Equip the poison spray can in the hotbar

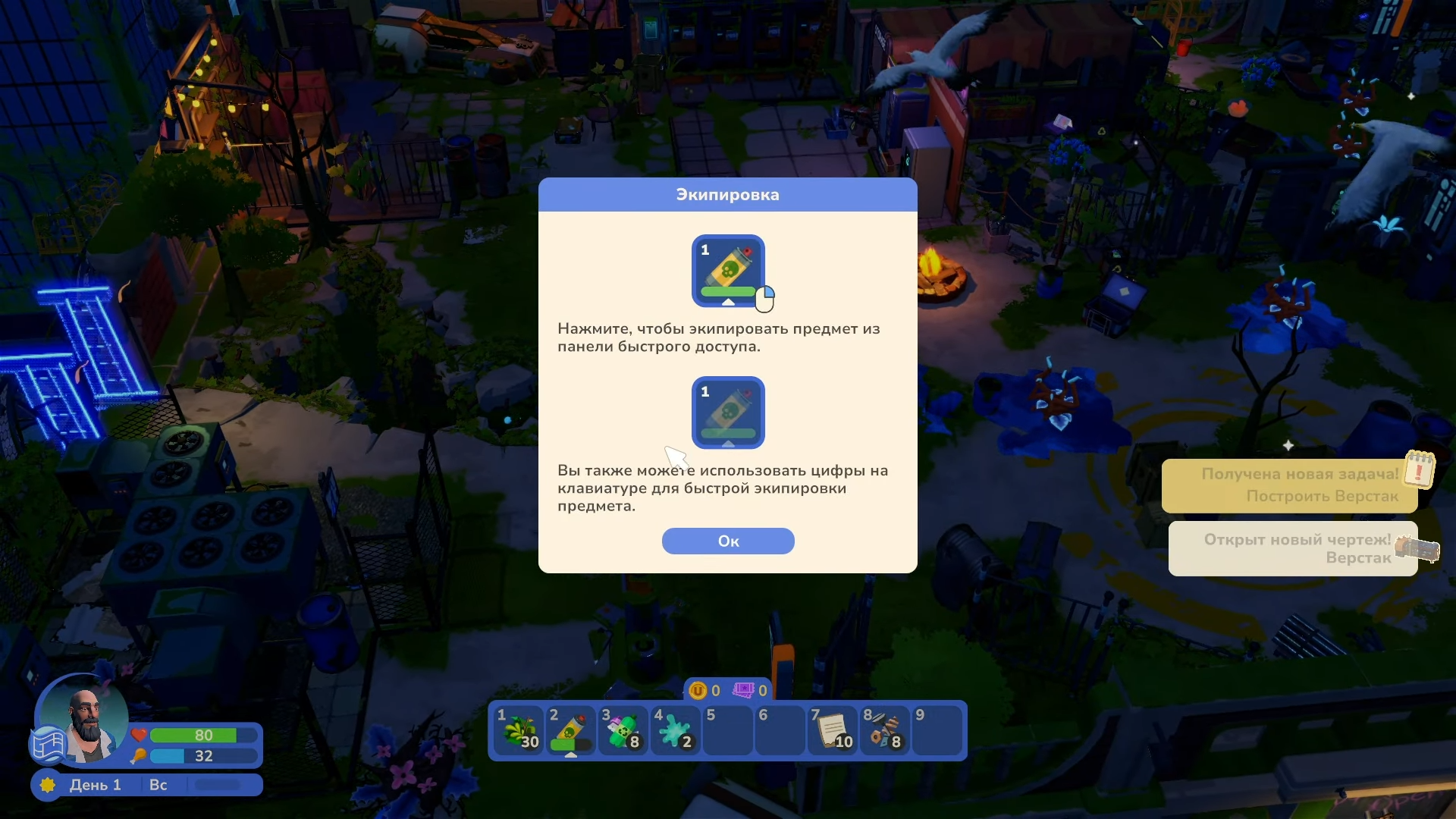(x=571, y=730)
